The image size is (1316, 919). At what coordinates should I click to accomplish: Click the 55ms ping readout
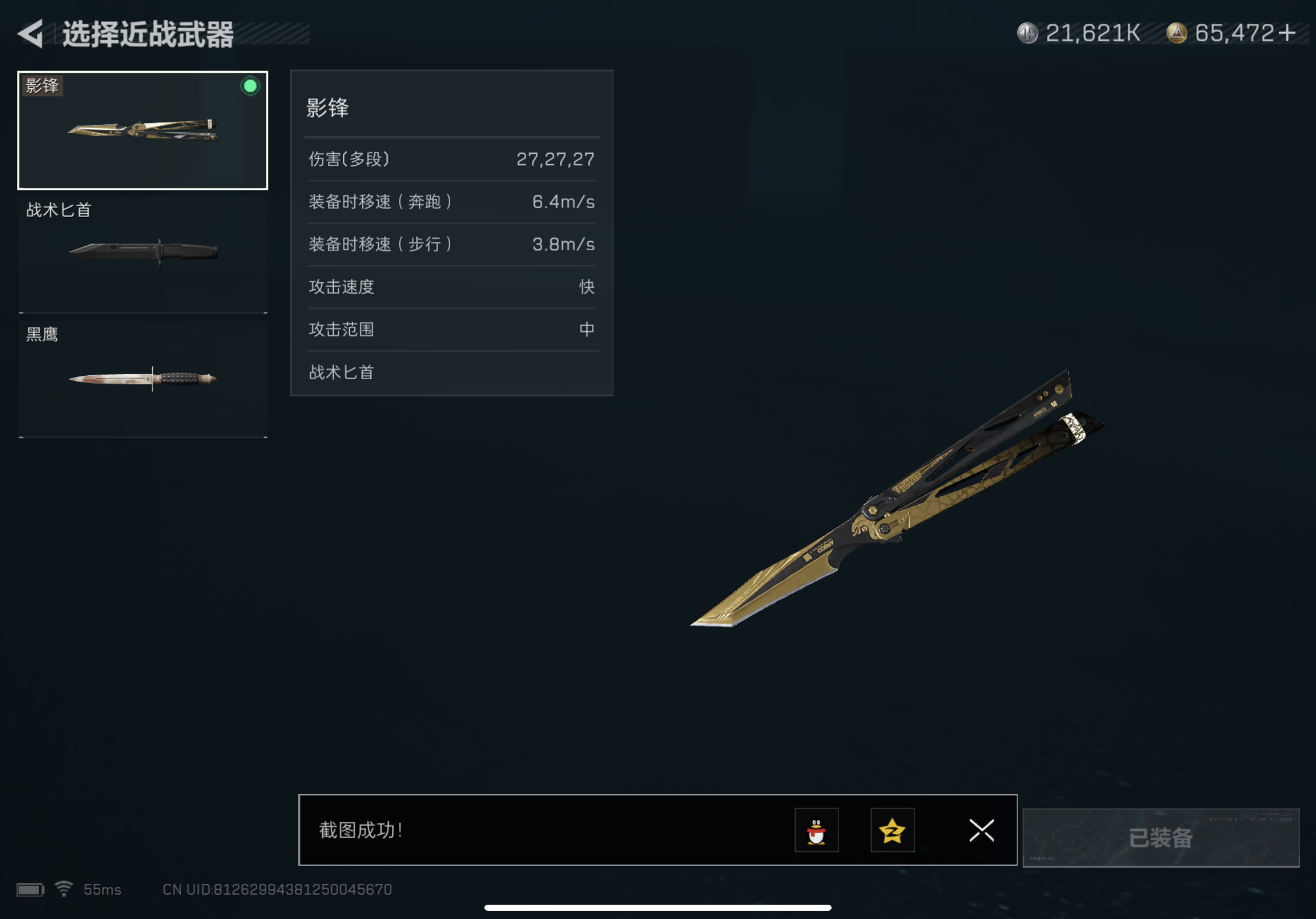click(x=102, y=889)
